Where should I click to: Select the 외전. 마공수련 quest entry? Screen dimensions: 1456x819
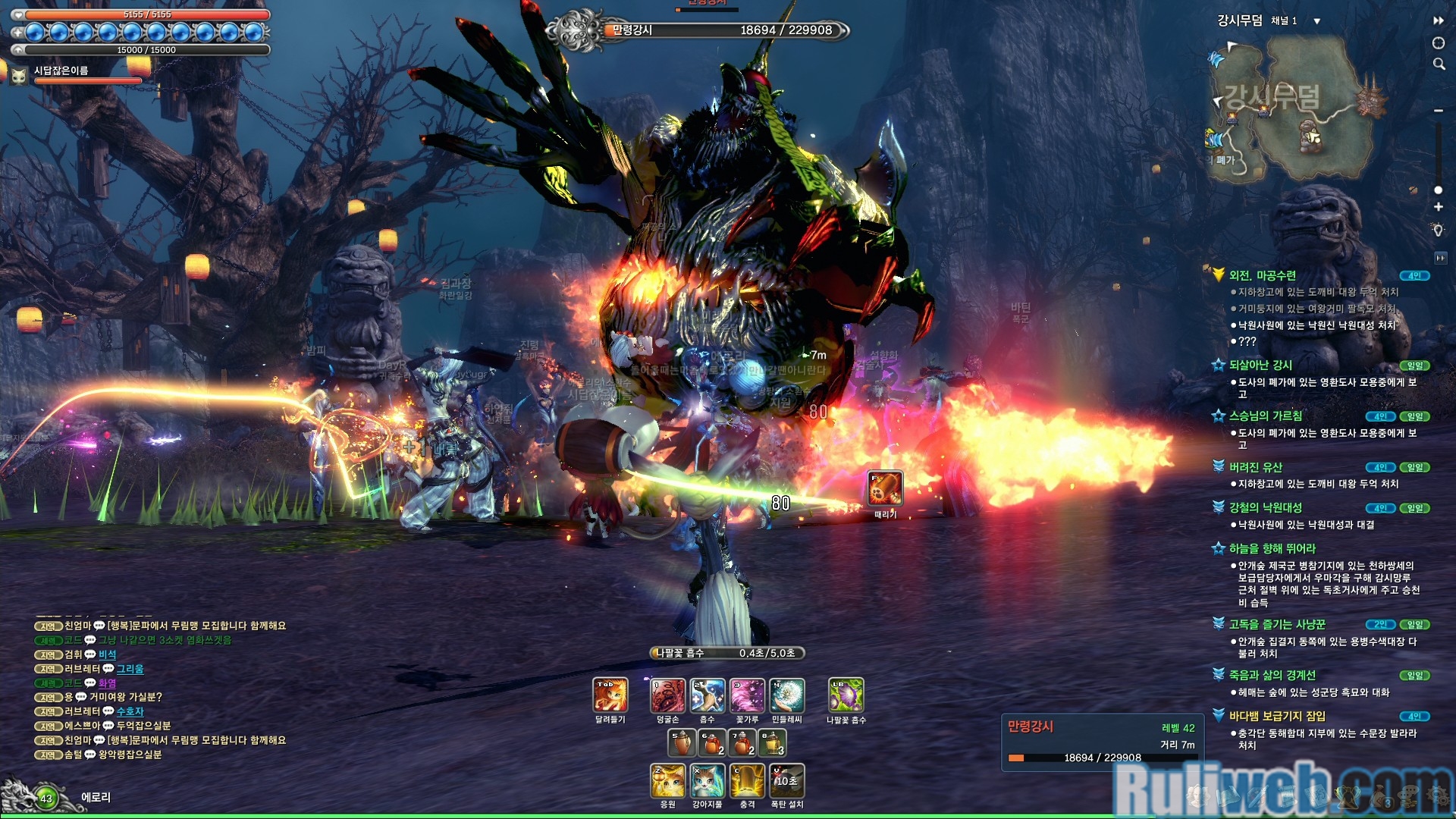(1263, 275)
